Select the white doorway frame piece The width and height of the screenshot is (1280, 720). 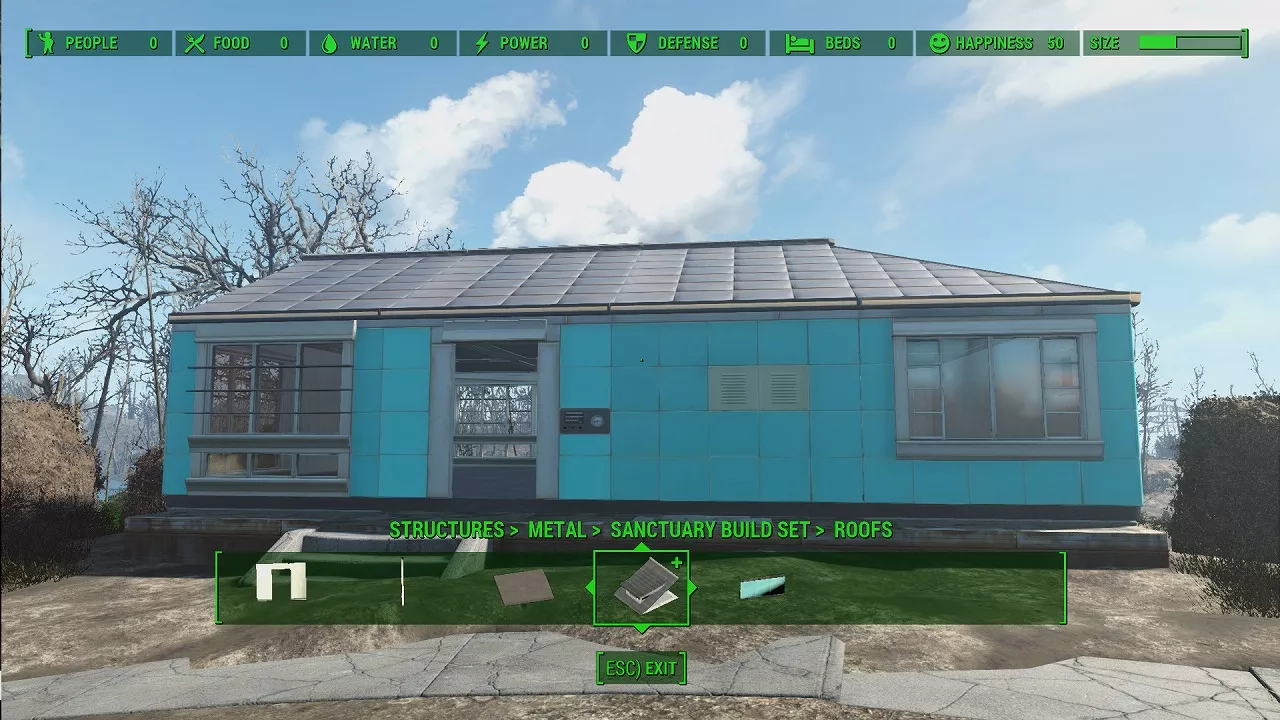[280, 581]
